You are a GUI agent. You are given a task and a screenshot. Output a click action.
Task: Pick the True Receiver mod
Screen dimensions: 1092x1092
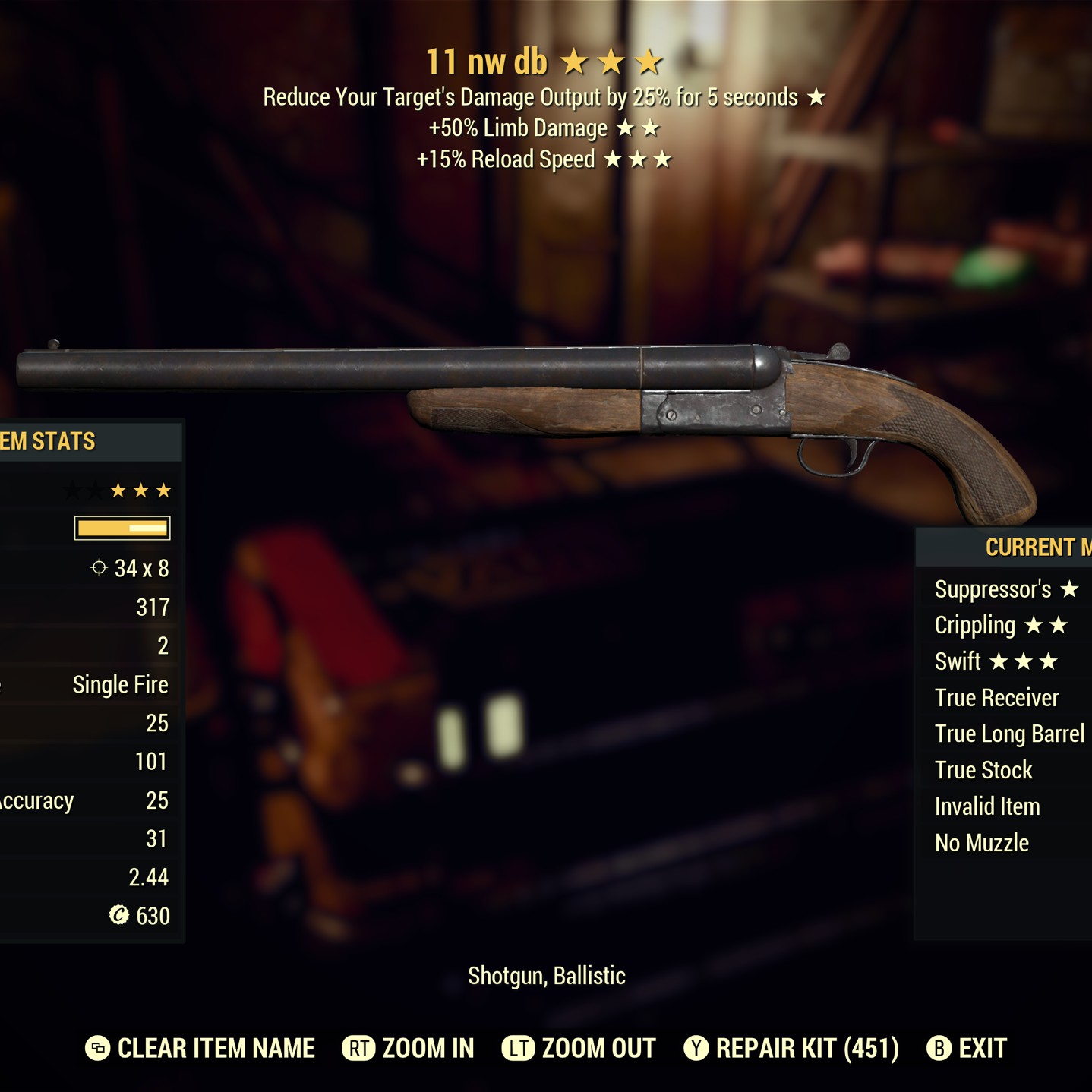pos(996,698)
